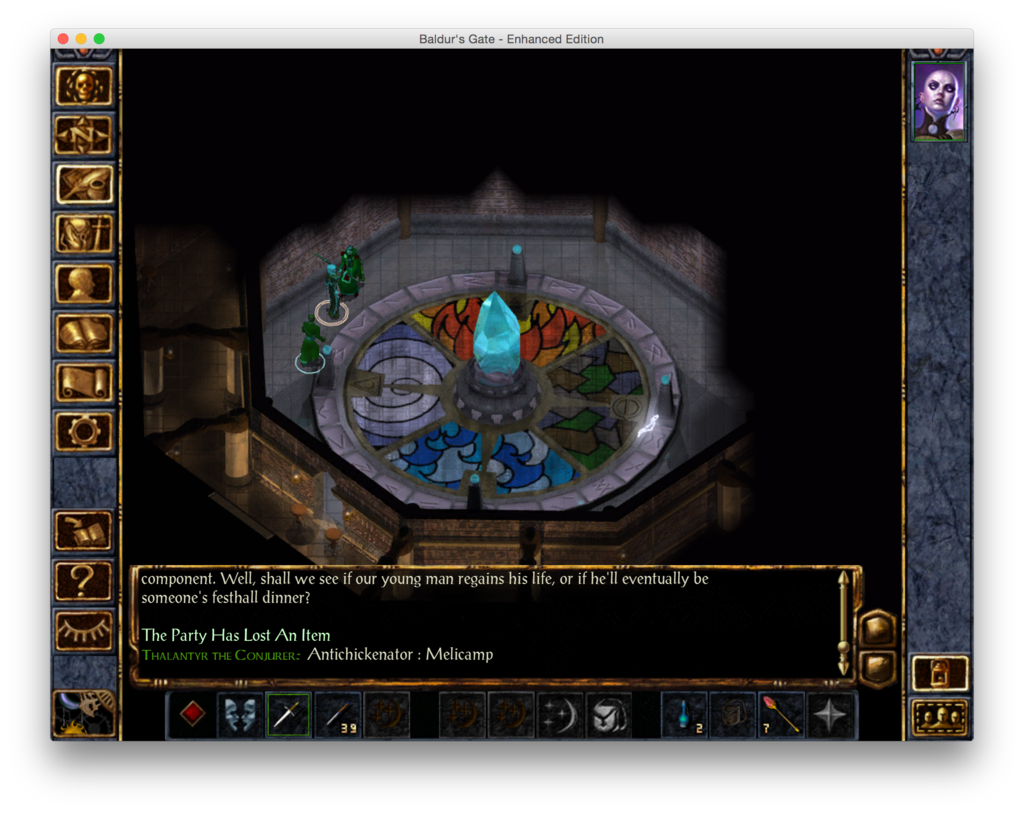This screenshot has height=813, width=1024.
Task: Use the blue potion quick item
Action: coord(684,715)
